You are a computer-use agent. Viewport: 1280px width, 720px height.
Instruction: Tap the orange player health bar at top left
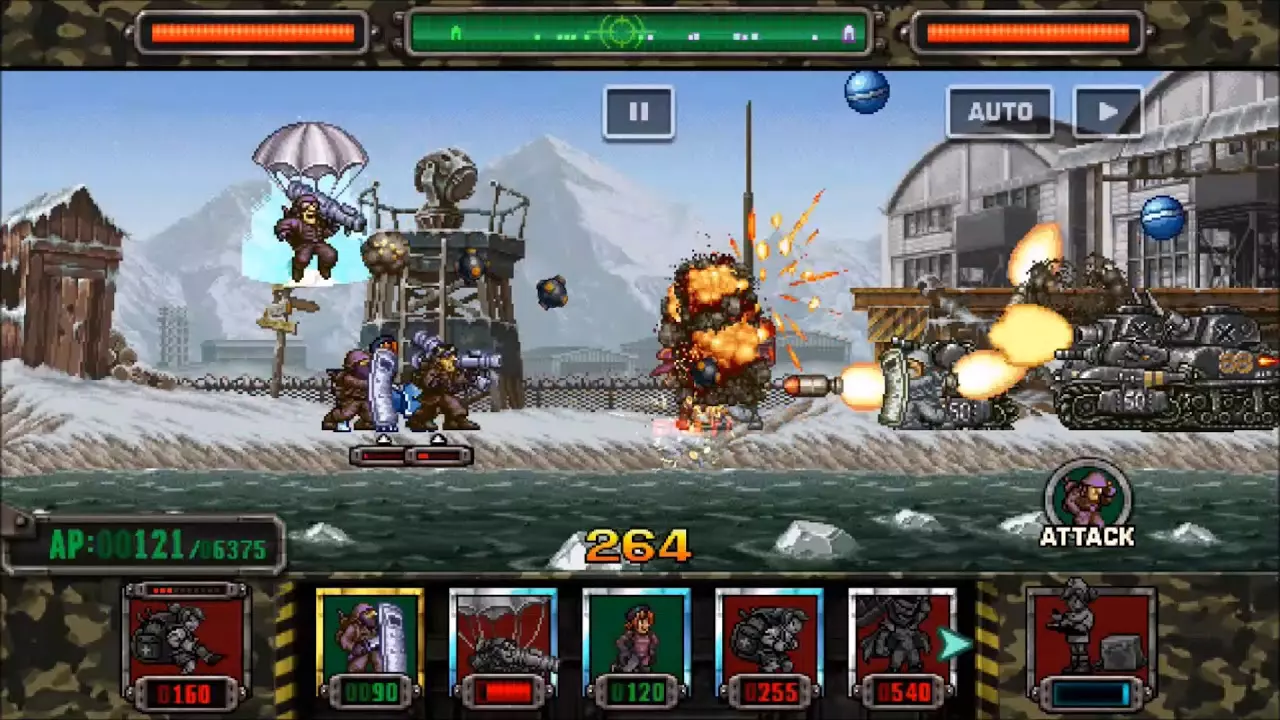(255, 33)
